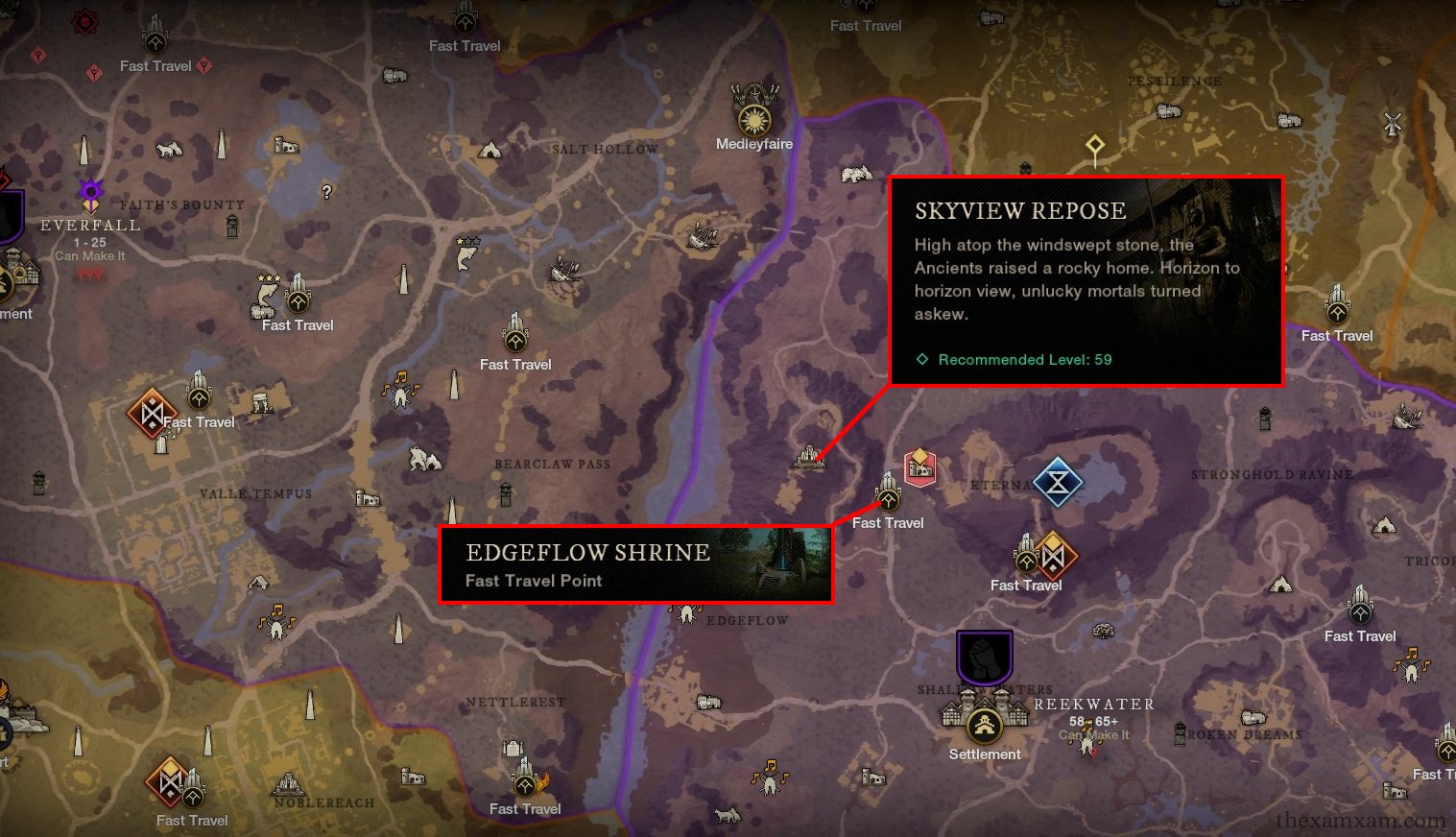Choose the Edgeflow Shrine fast travel point
The image size is (1456, 837).
[888, 496]
